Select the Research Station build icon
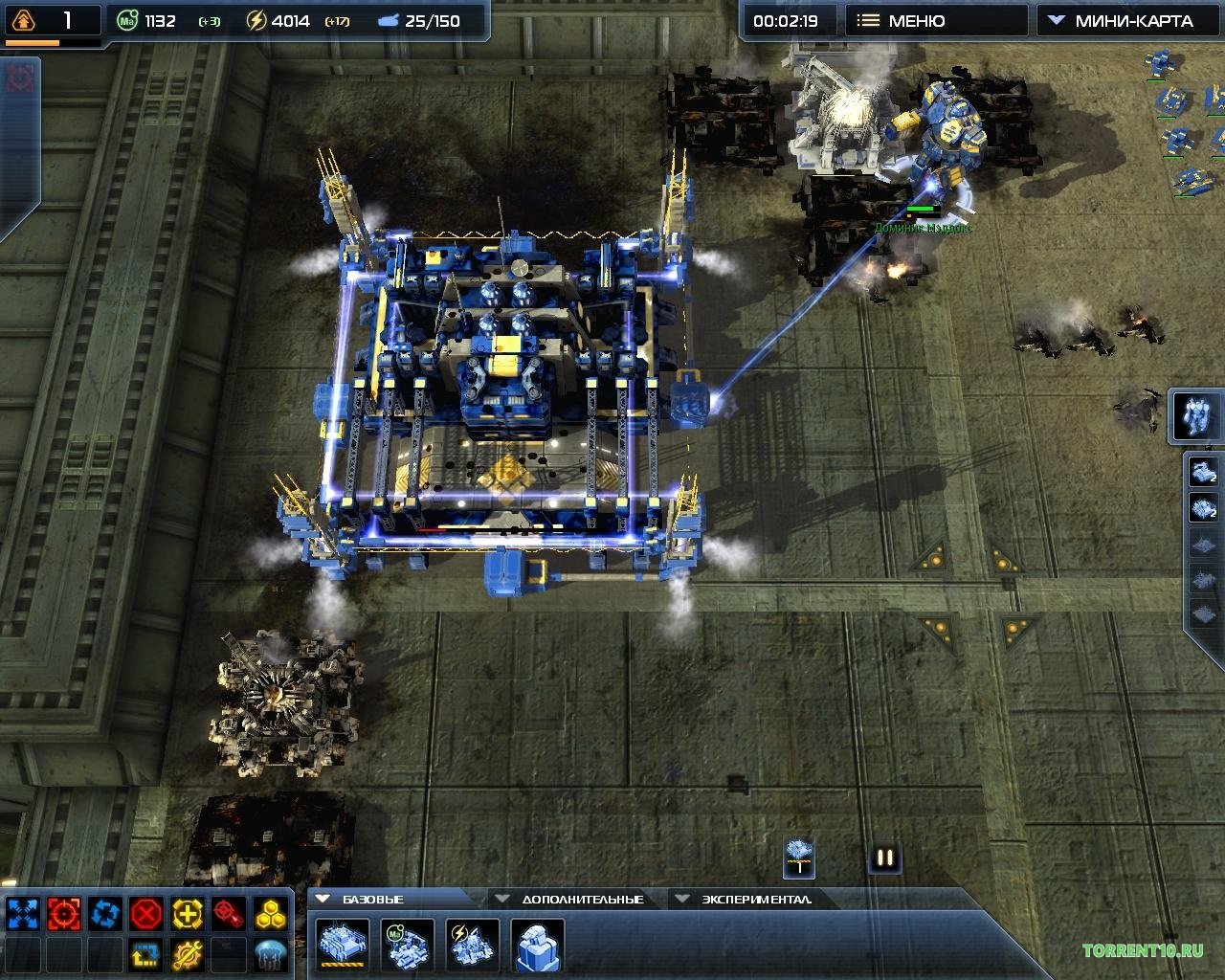 tap(538, 945)
